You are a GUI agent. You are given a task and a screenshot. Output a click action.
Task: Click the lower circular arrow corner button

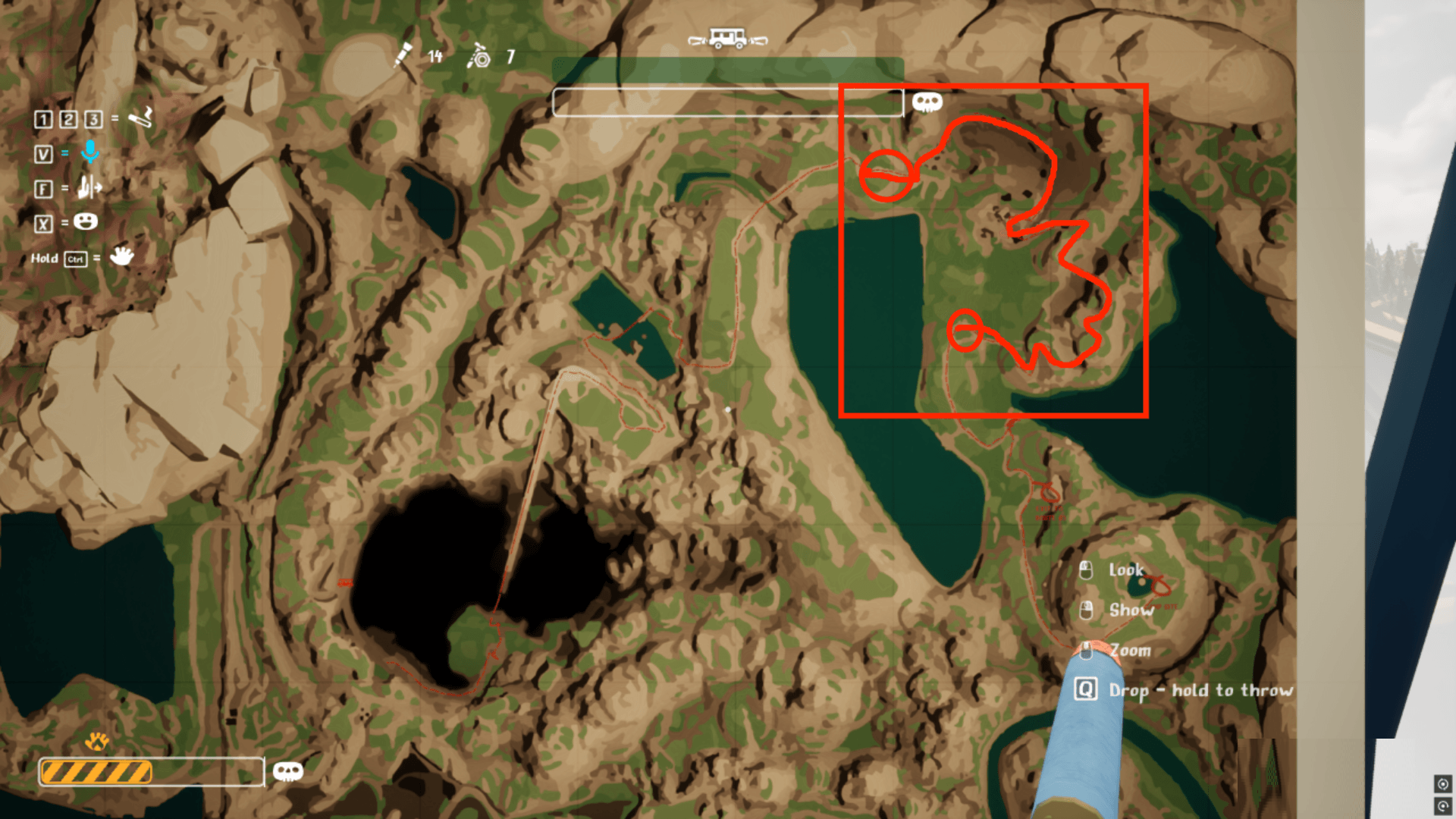1442,805
